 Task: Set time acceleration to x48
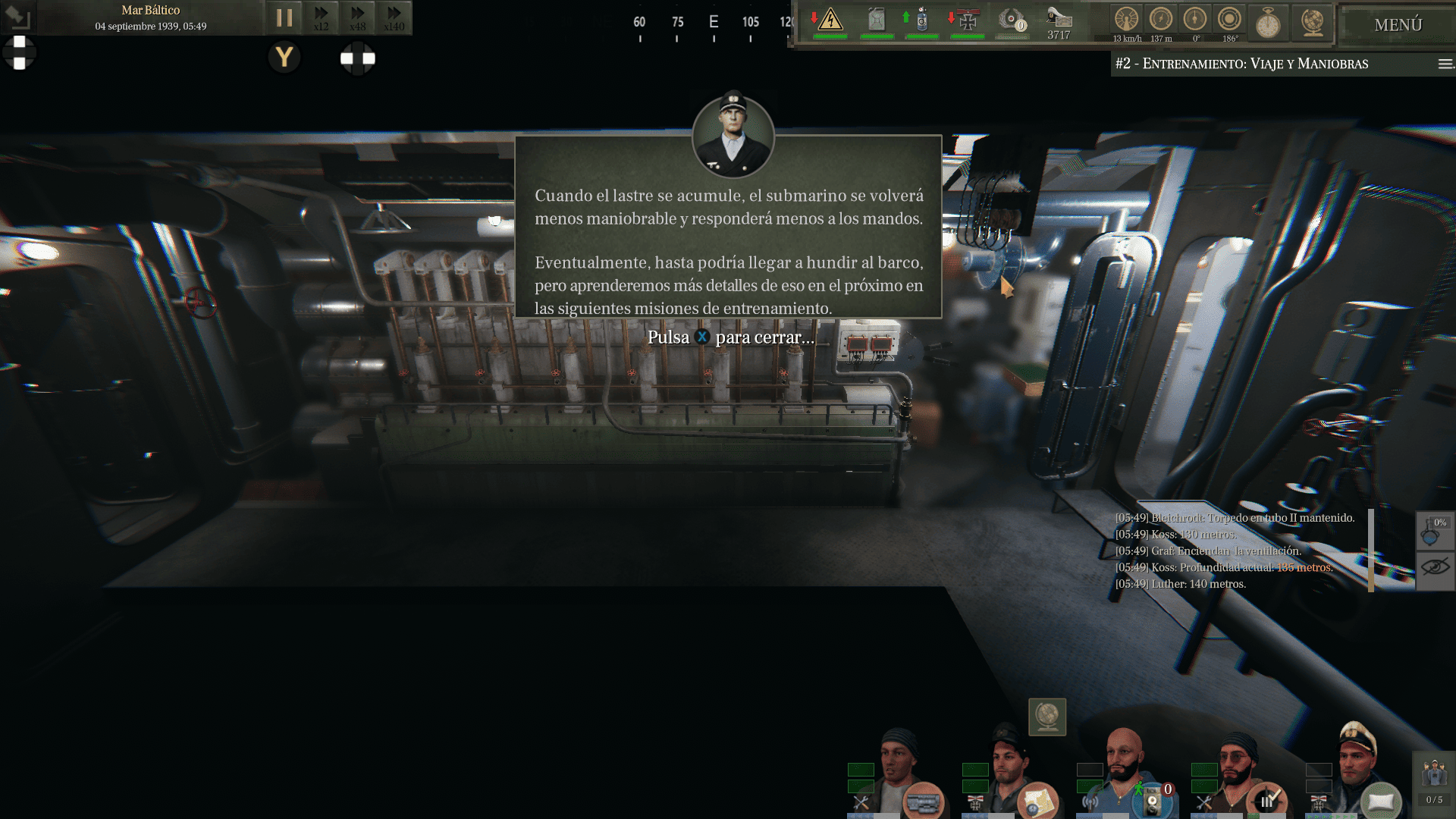(x=357, y=17)
